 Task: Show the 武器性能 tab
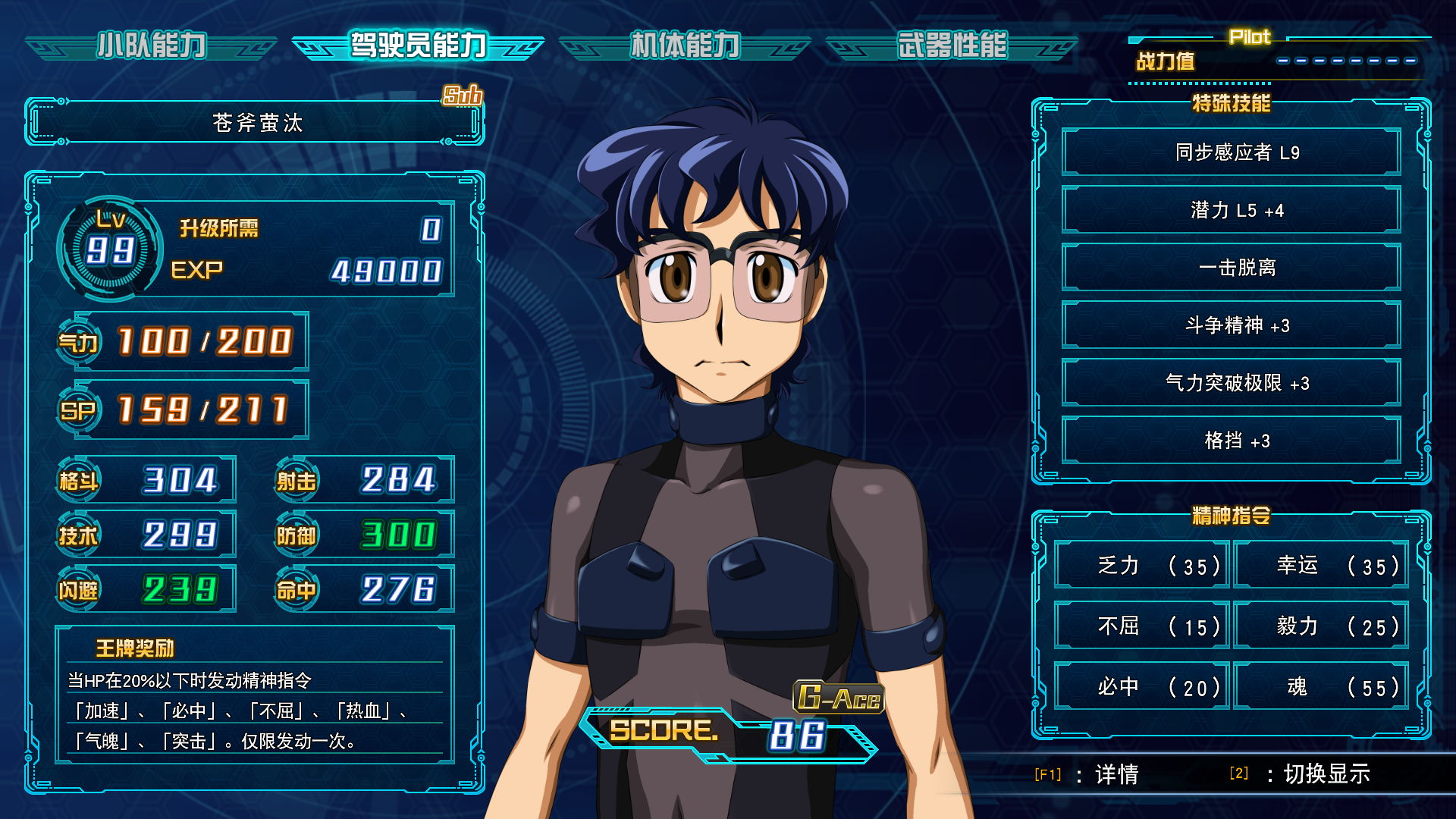pos(952,46)
